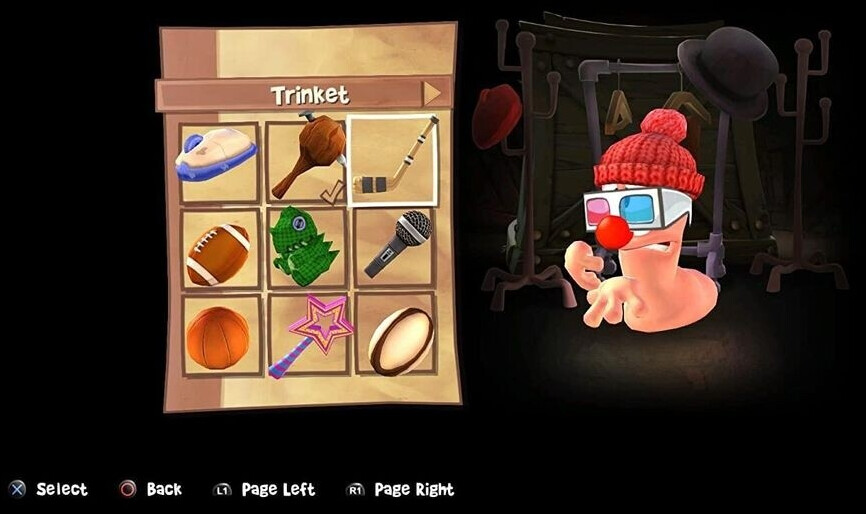Choose the wooden club trinket
The image size is (866, 514).
(306, 157)
